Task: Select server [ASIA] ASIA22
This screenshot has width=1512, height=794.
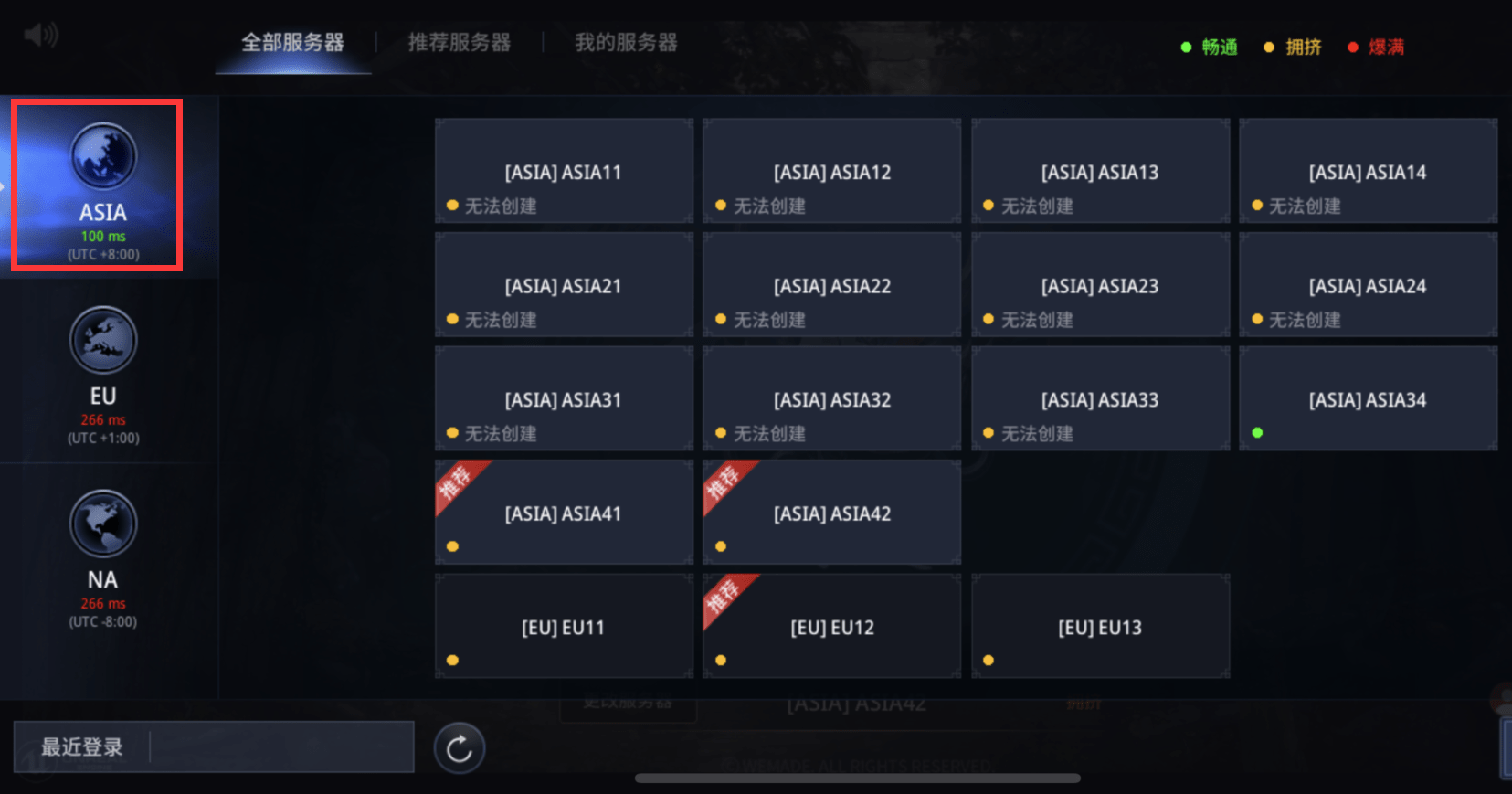Action: click(831, 285)
